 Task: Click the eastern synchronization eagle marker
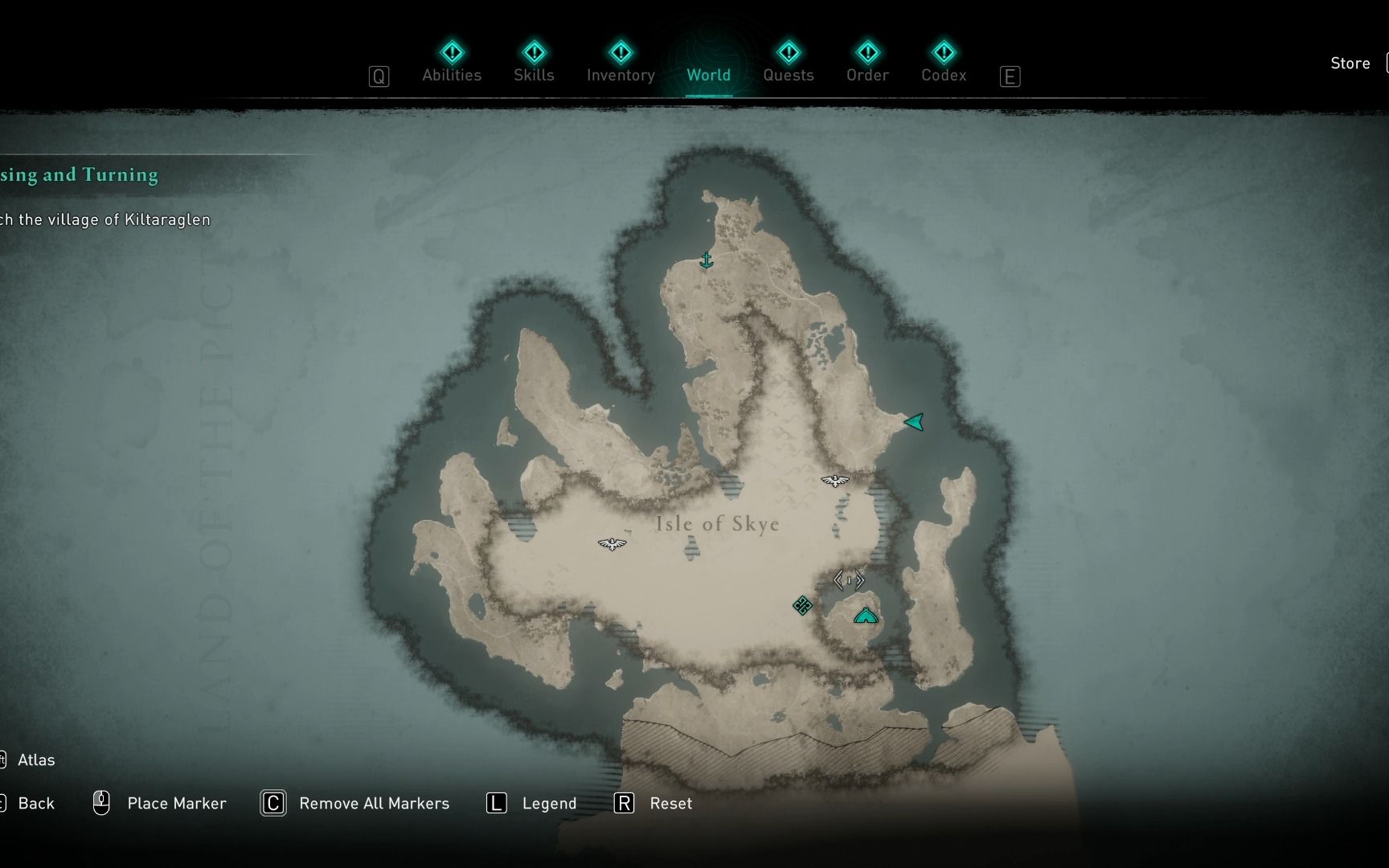(x=835, y=481)
